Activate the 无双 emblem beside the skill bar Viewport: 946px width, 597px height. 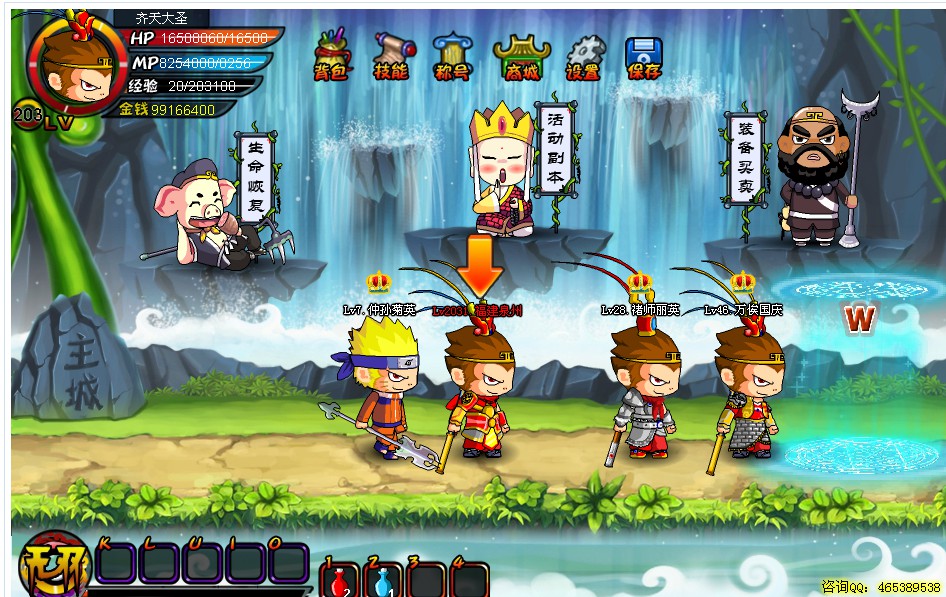(x=52, y=570)
